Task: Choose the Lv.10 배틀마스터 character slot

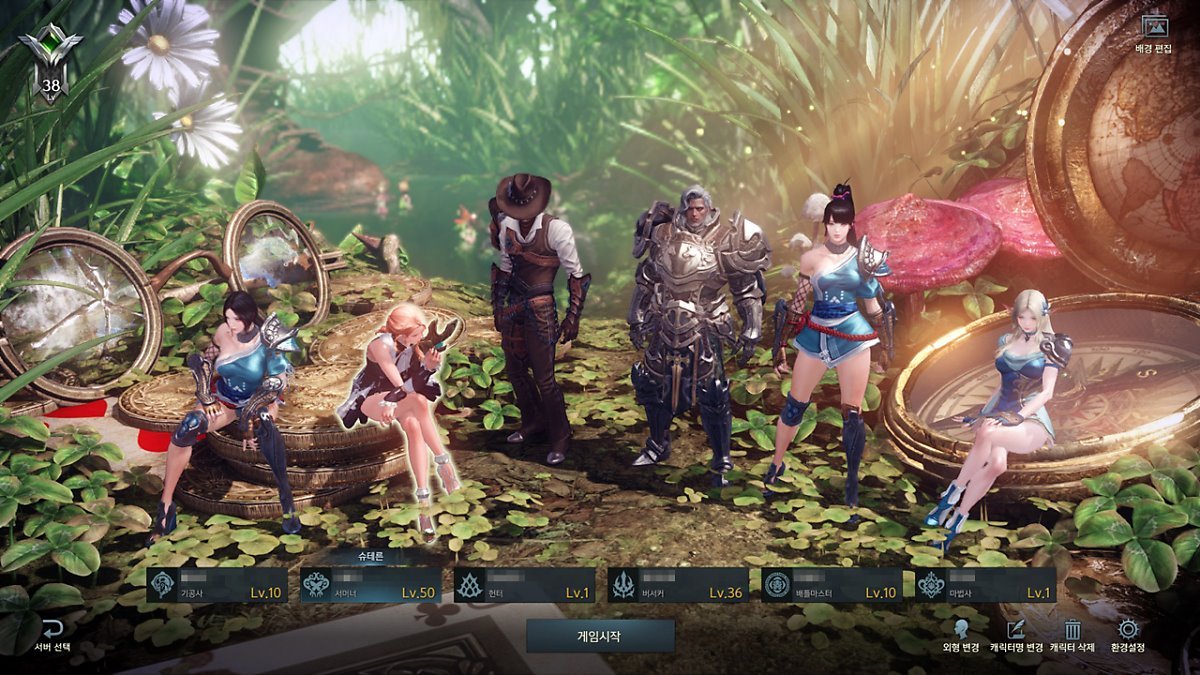Action: pos(832,585)
